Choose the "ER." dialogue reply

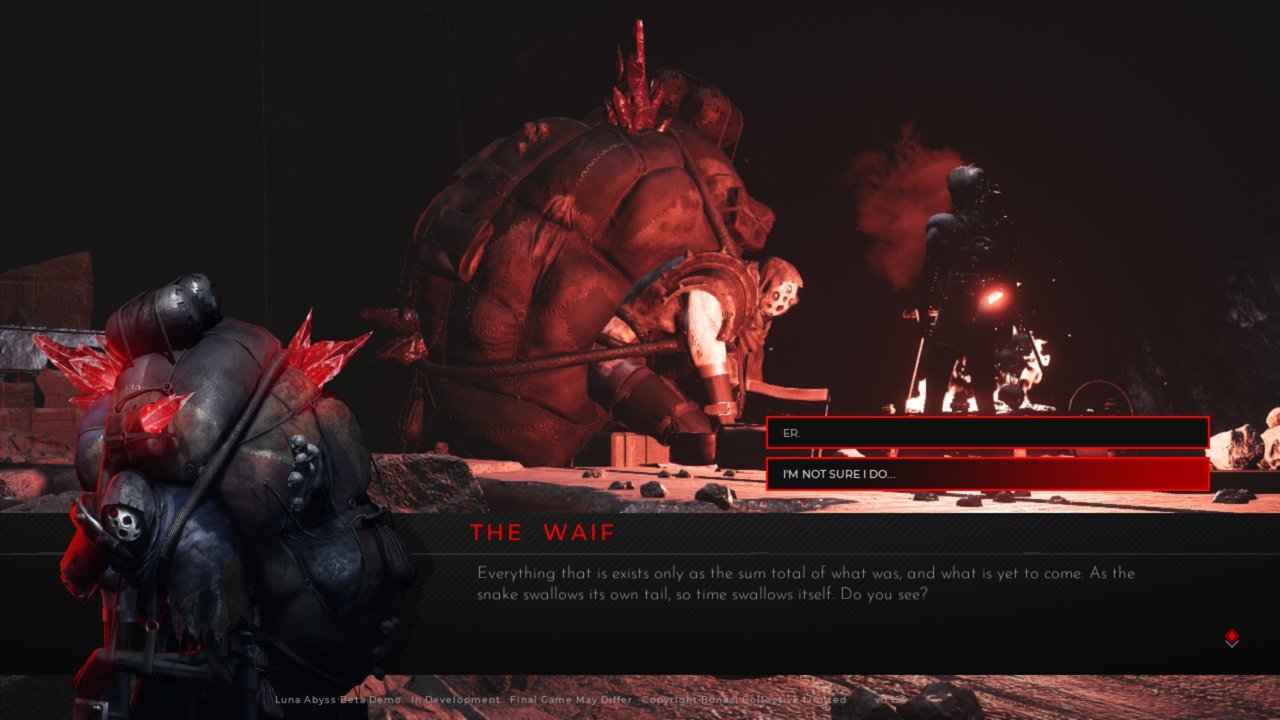coord(987,433)
